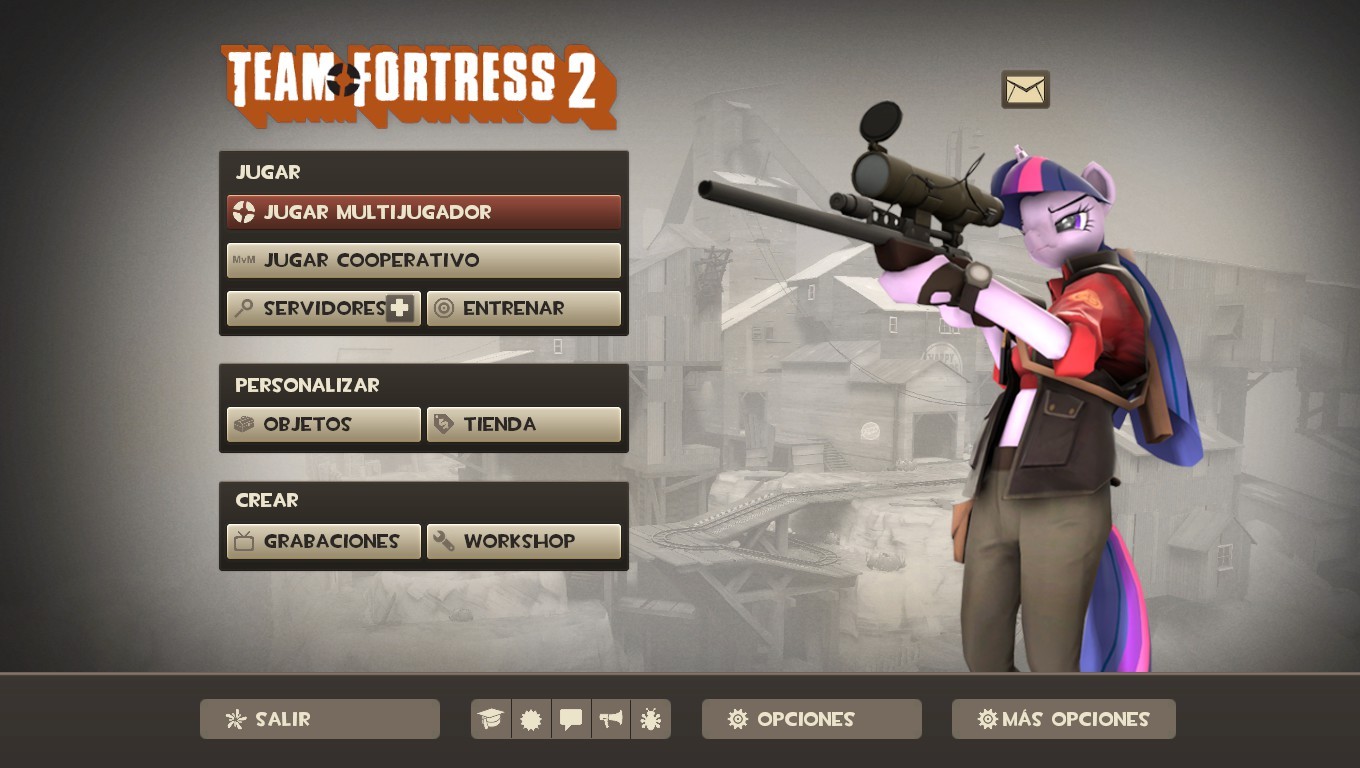This screenshot has height=768, width=1360.
Task: Click the camera icon on Grabaciones
Action: 245,541
